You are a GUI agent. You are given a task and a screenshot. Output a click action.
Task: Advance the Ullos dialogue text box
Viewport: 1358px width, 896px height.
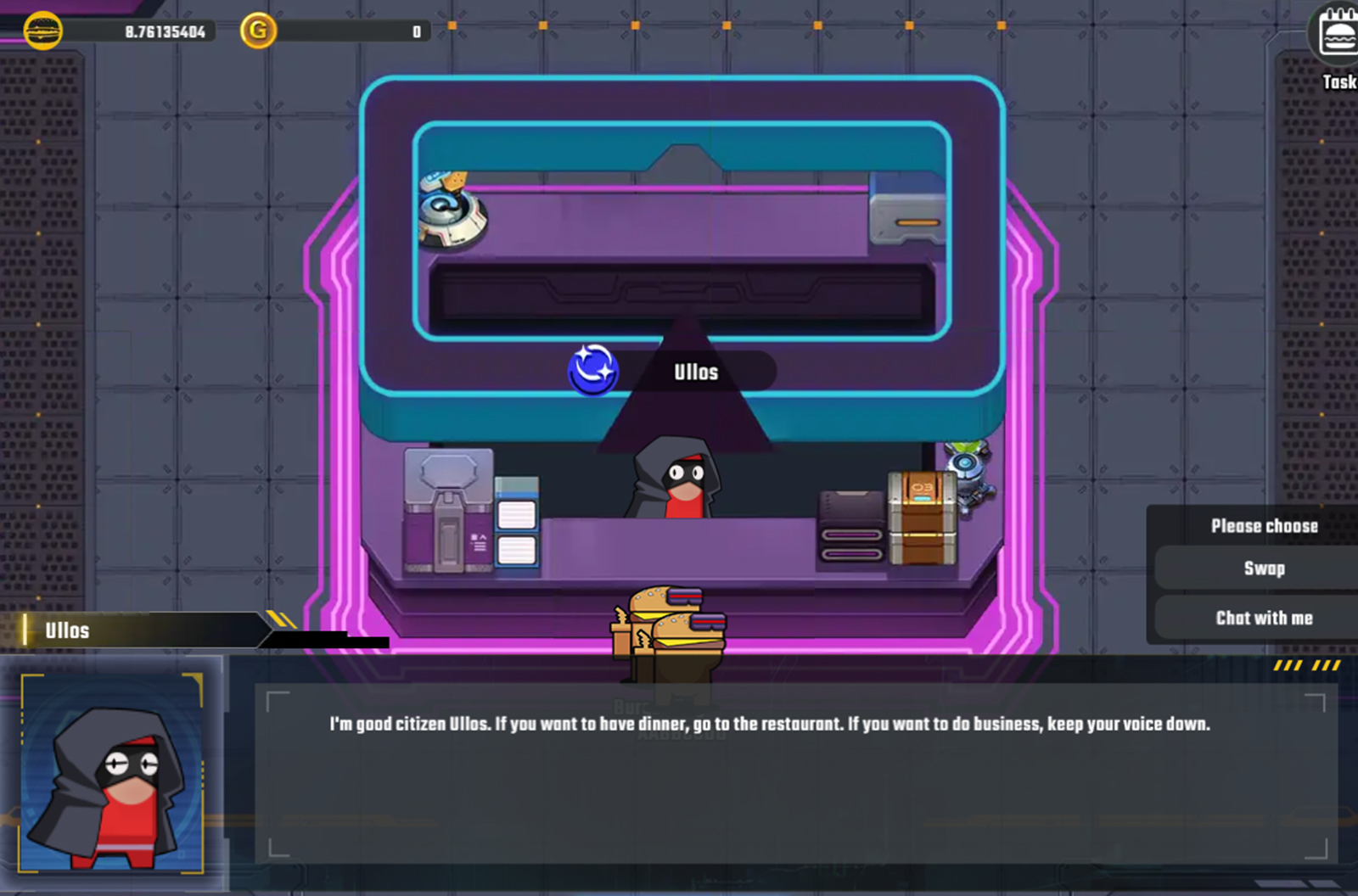(795, 772)
